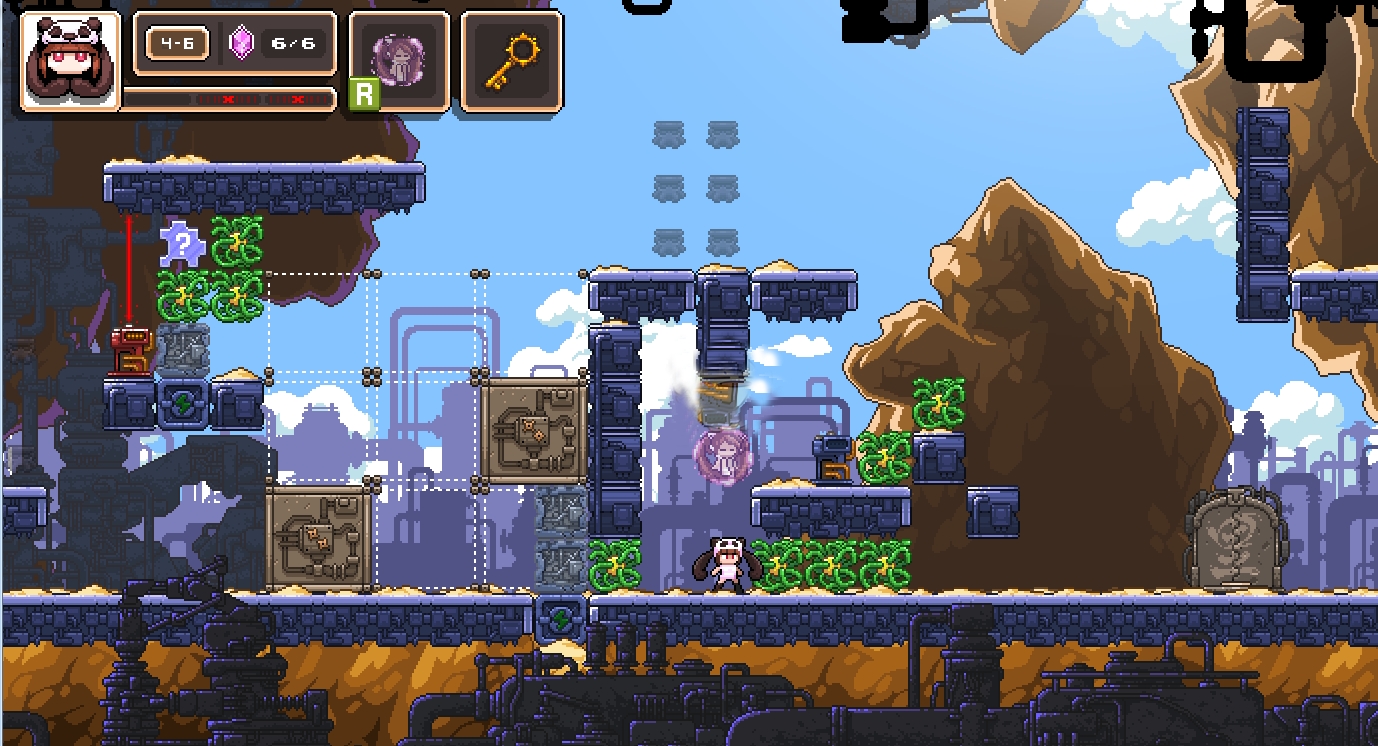1378x746 pixels.
Task: Select the golden key item slot
Action: click(x=511, y=59)
